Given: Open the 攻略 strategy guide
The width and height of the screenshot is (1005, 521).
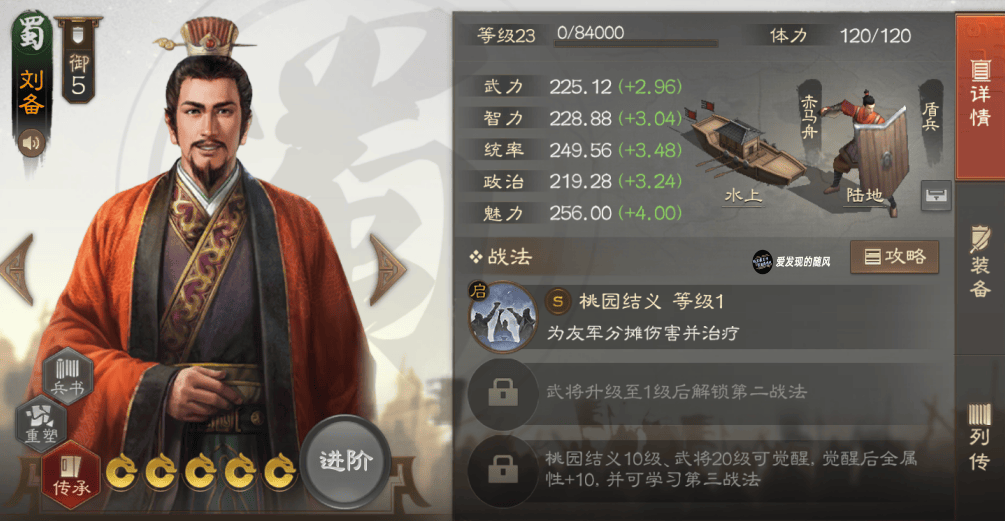Looking at the screenshot, I should coord(895,257).
